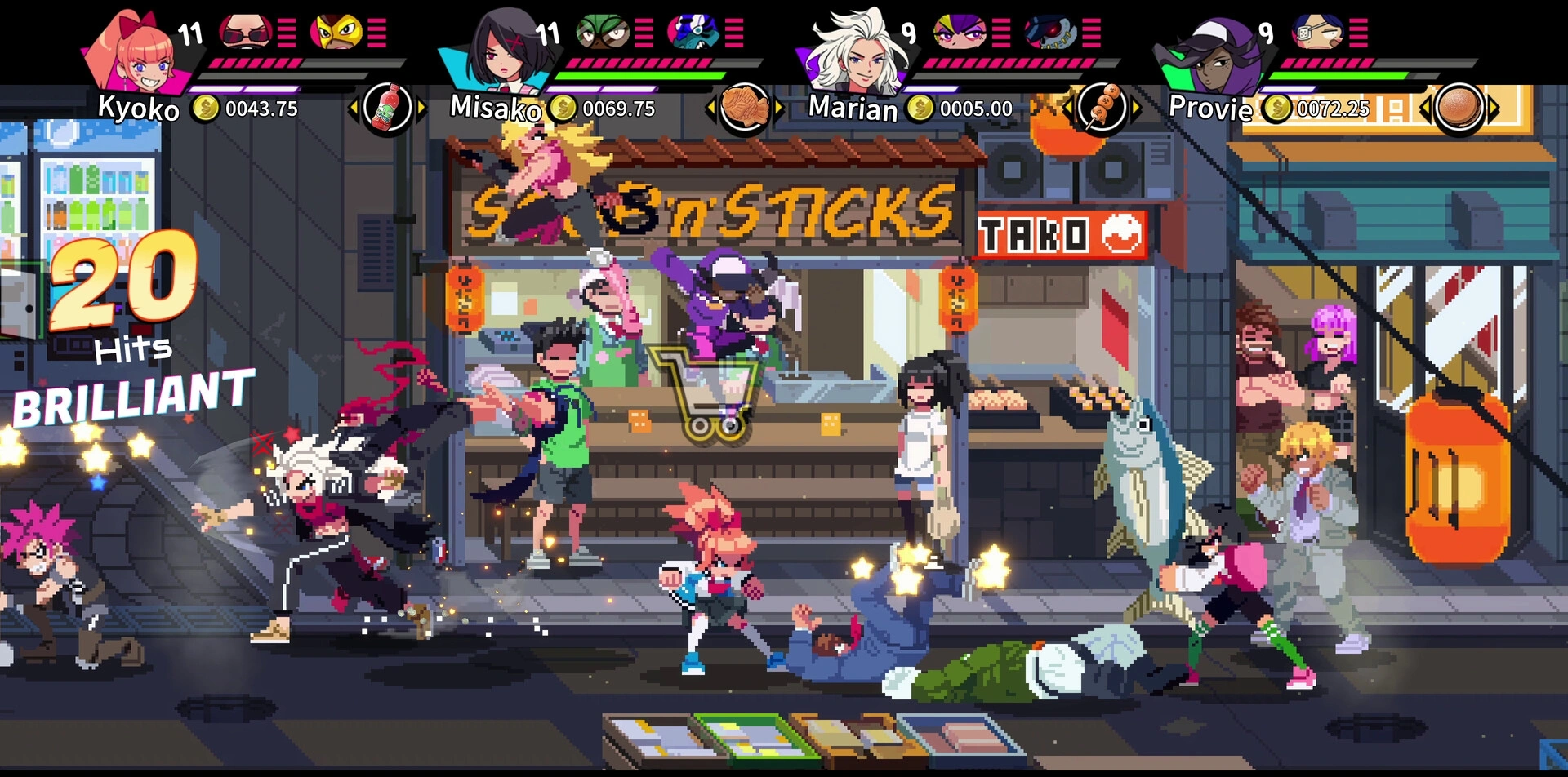Use Marian's dango skewer item

(1102, 107)
